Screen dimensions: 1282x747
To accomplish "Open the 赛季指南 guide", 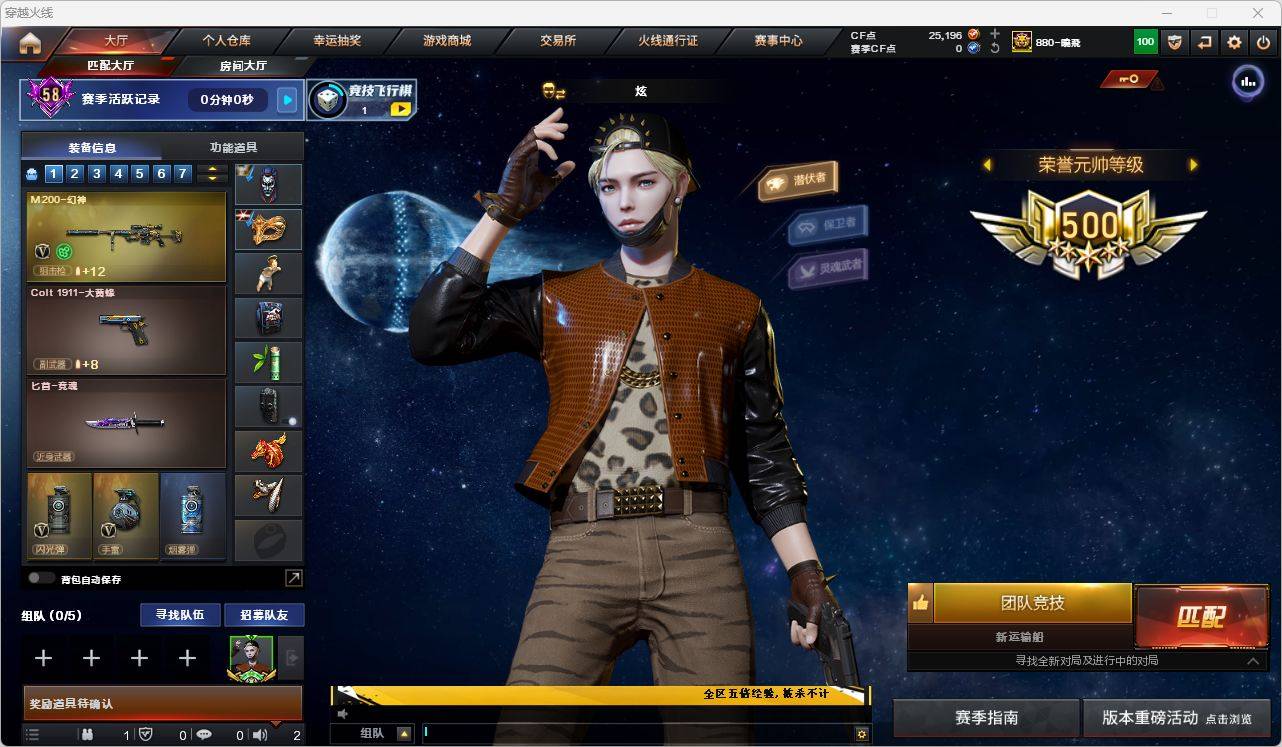I will pos(986,718).
